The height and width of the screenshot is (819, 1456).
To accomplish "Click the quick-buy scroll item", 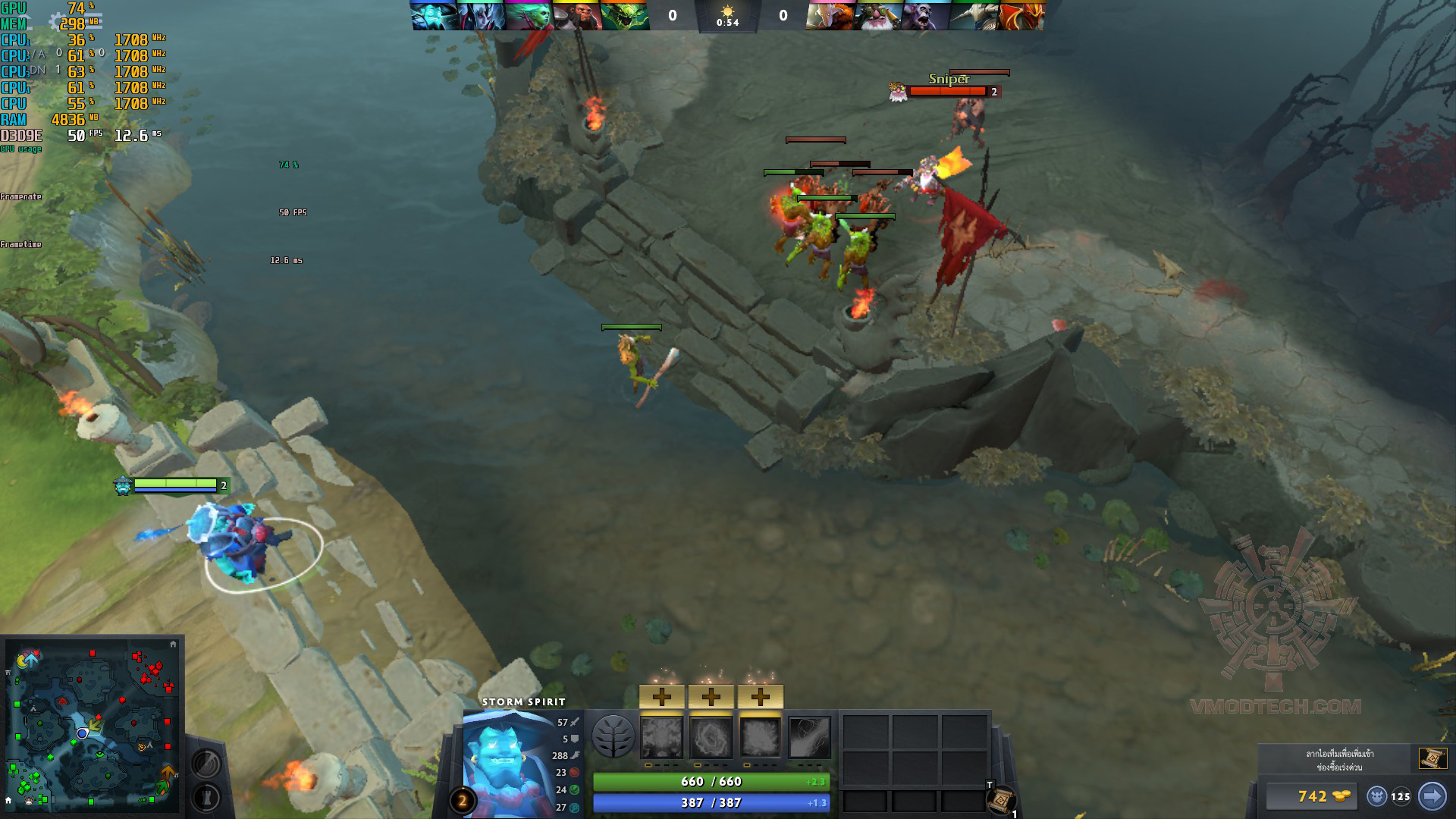I will (x=1432, y=758).
